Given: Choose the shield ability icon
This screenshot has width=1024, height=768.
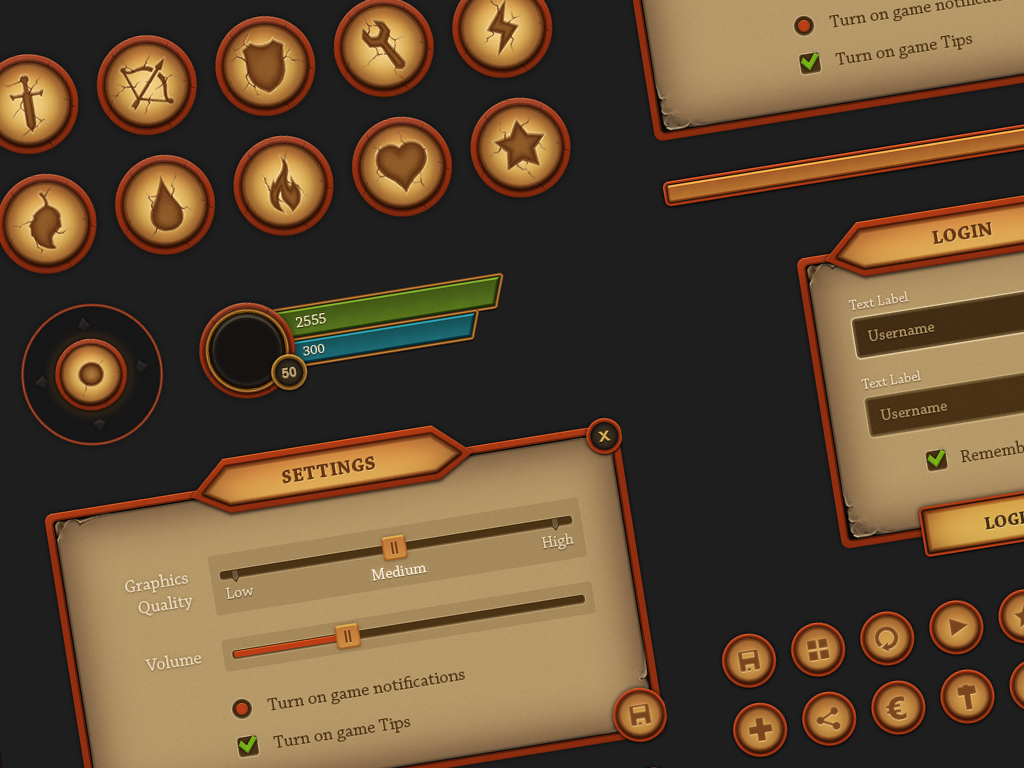Looking at the screenshot, I should coord(265,66).
